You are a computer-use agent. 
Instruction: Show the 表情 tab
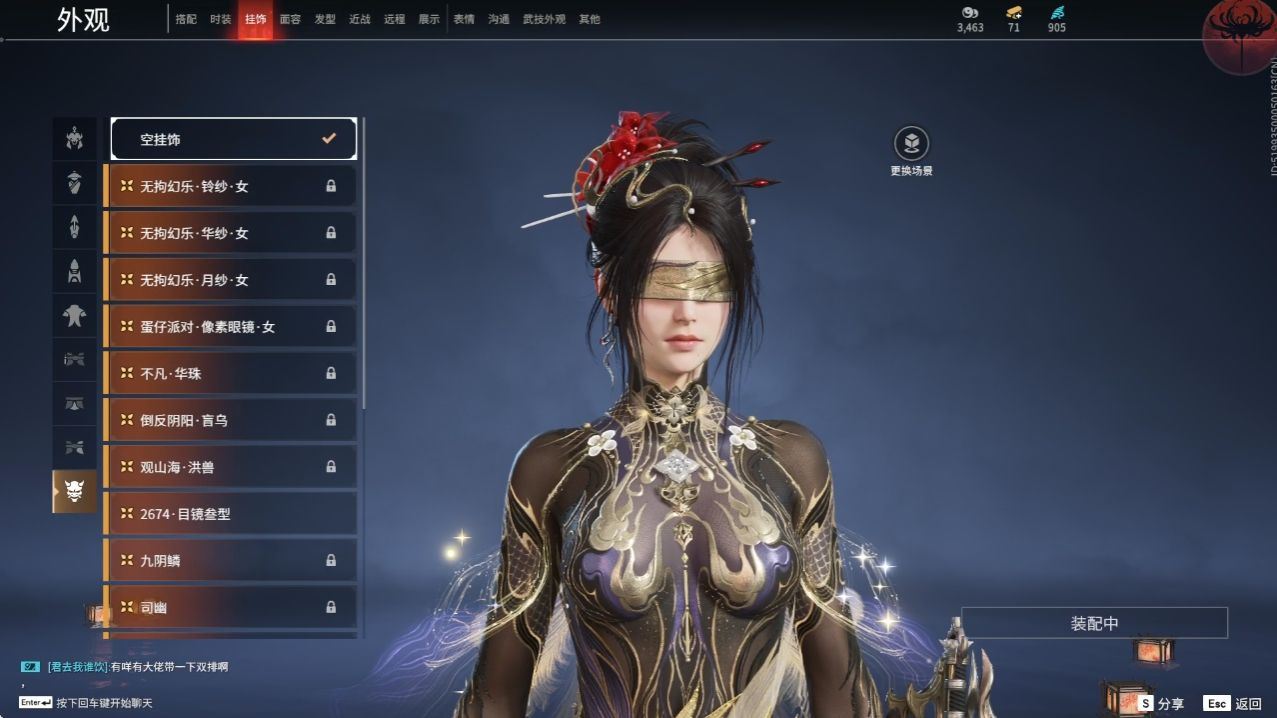pos(464,19)
